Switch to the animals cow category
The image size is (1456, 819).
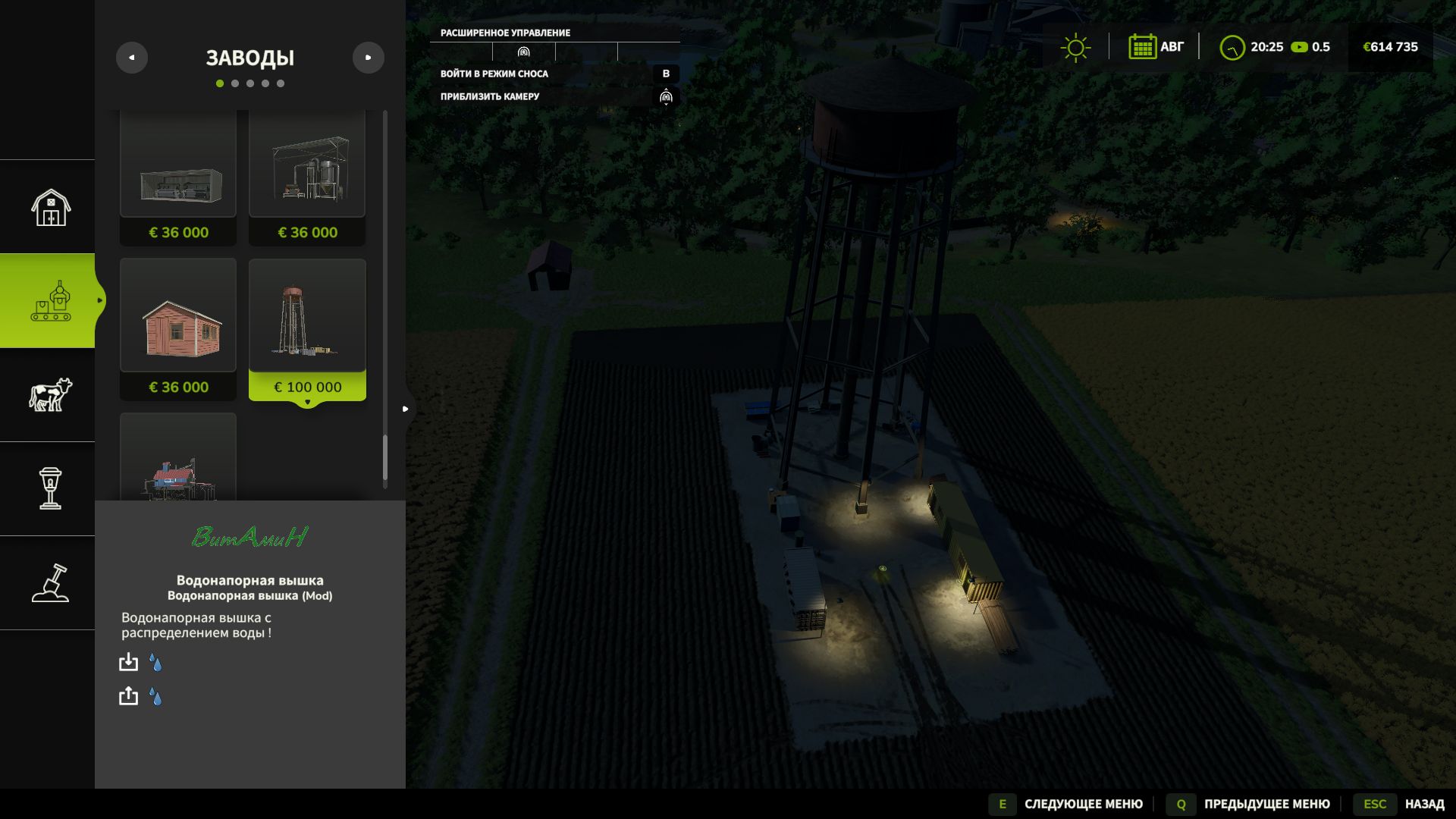[x=50, y=395]
